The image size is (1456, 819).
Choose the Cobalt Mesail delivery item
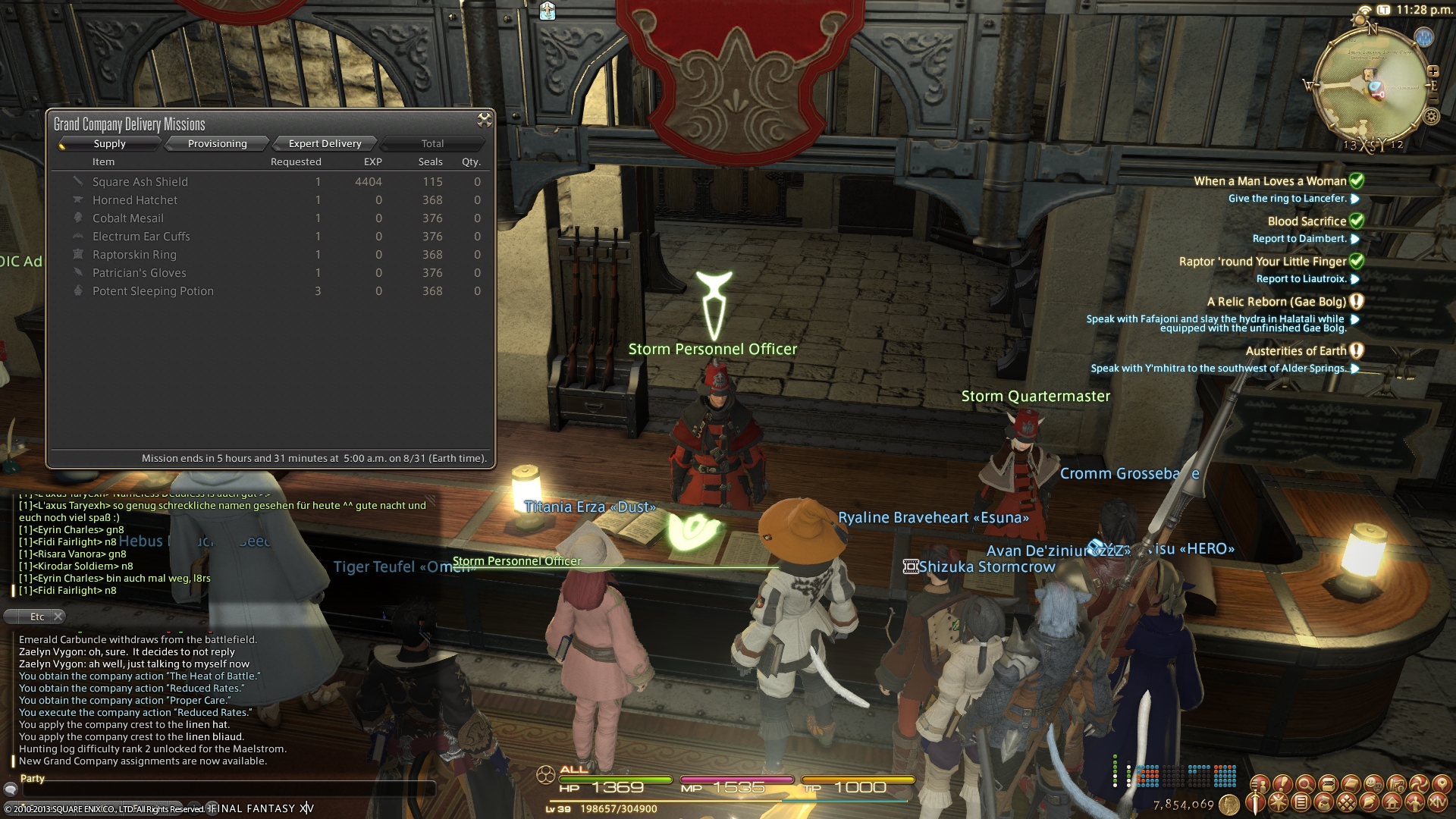coord(127,218)
